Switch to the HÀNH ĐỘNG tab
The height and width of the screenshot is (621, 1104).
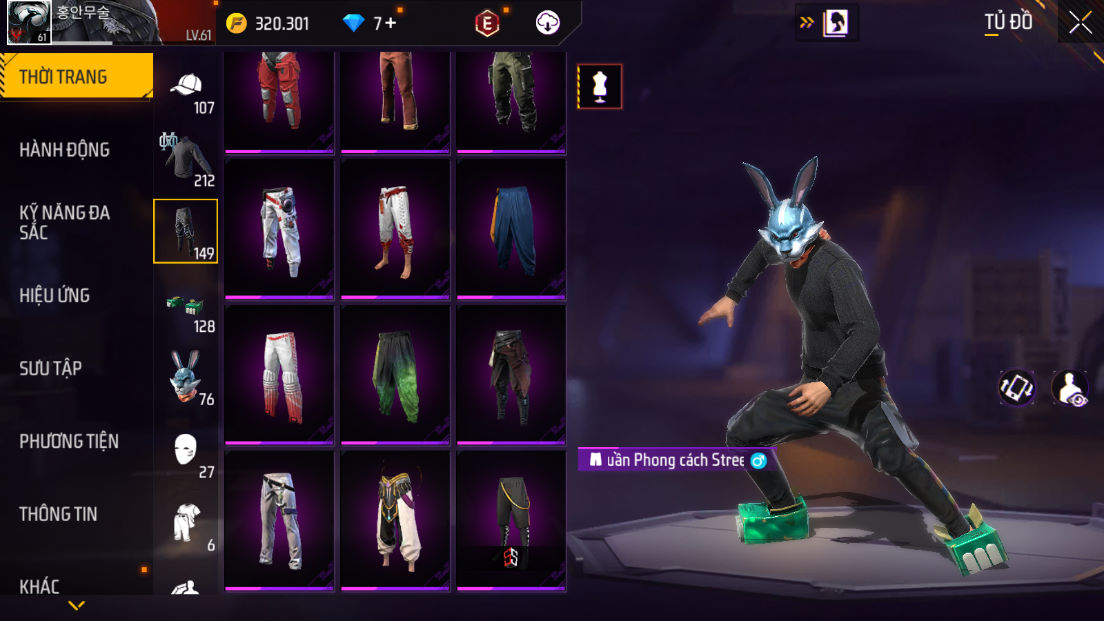(x=65, y=150)
